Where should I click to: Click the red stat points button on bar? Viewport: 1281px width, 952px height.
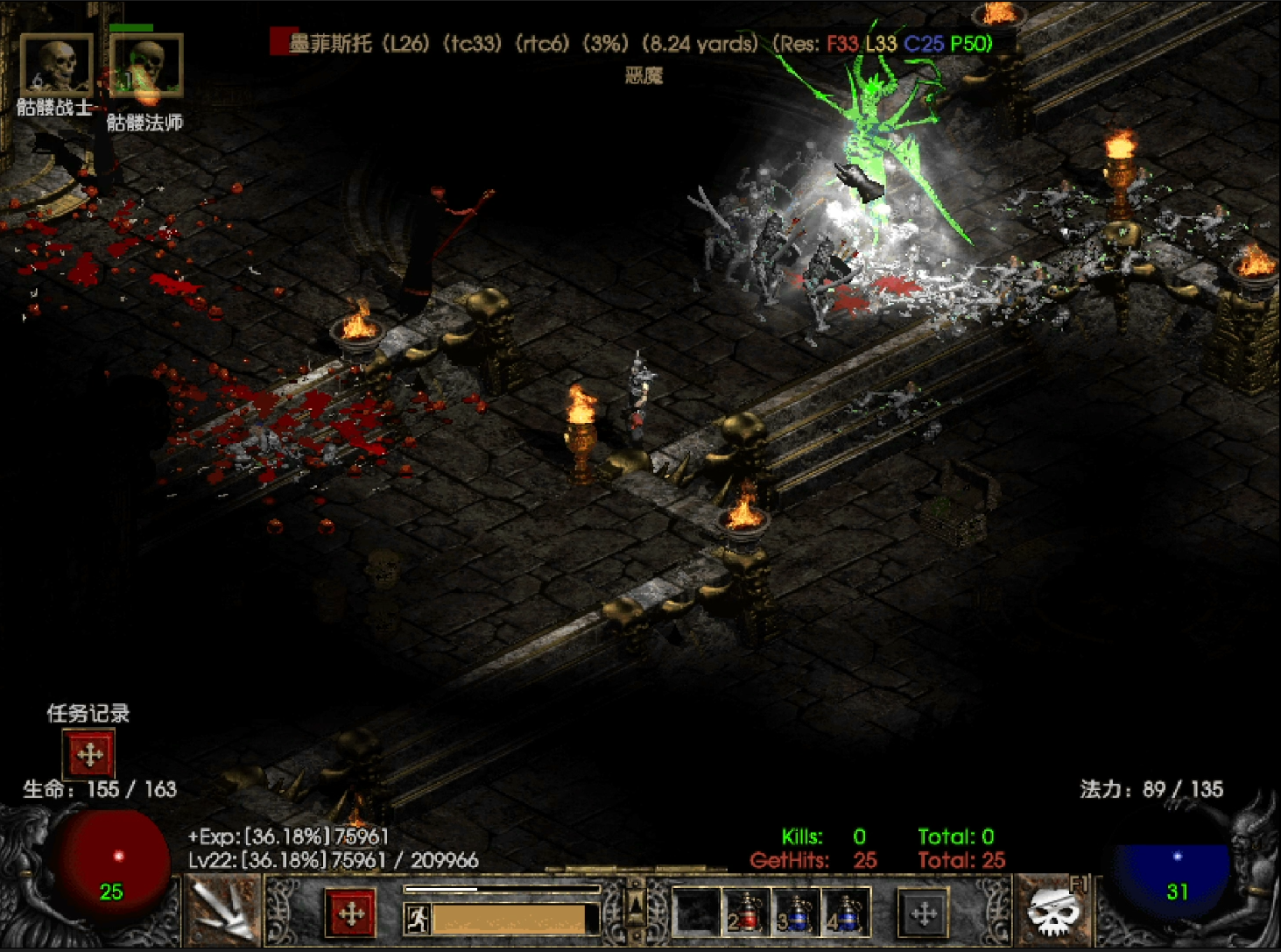click(351, 913)
